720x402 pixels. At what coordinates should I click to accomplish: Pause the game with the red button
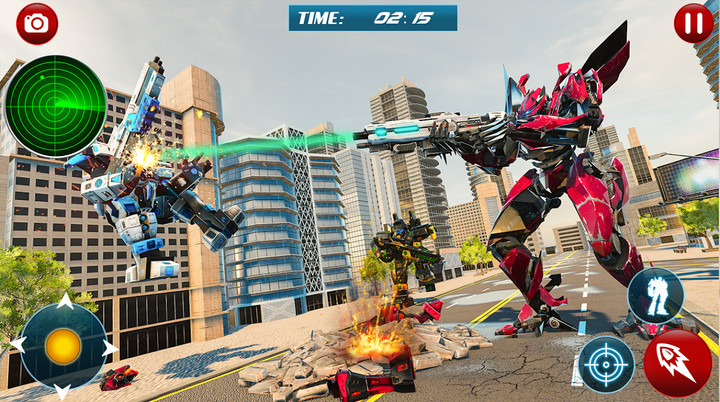tap(693, 23)
